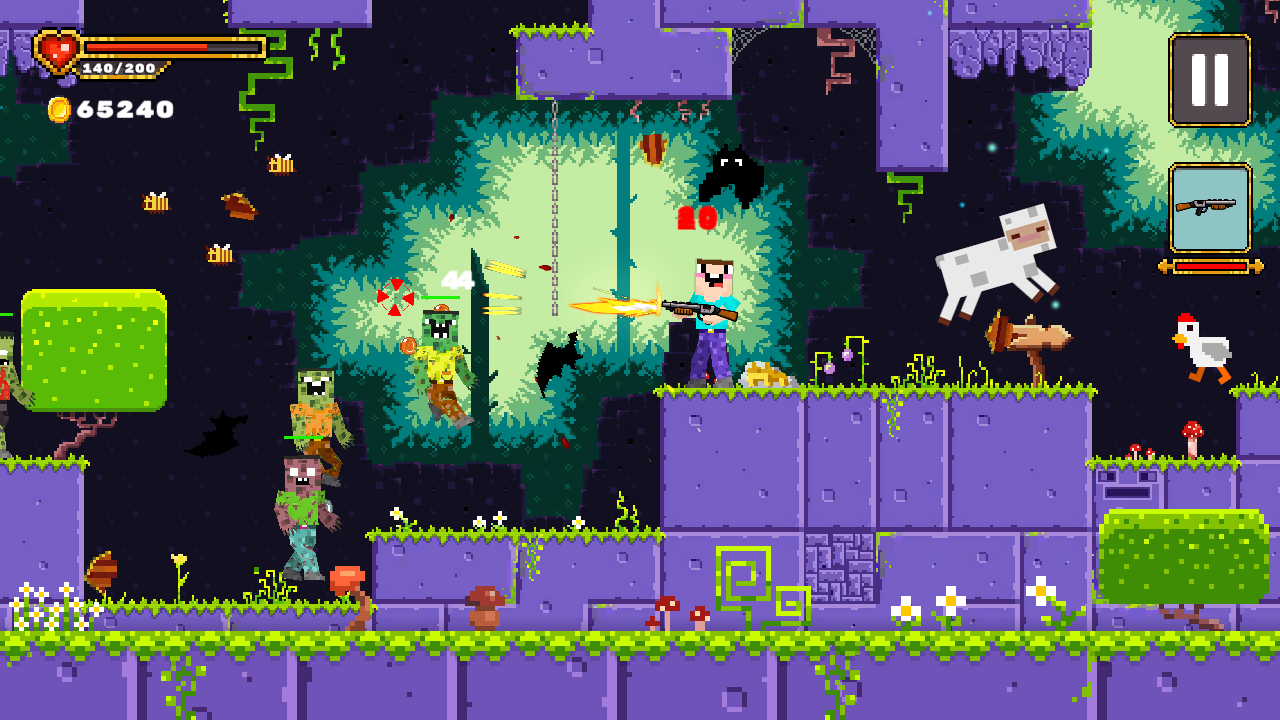
Task: Click the orange ammo bar under the weapon
Action: tap(1208, 267)
